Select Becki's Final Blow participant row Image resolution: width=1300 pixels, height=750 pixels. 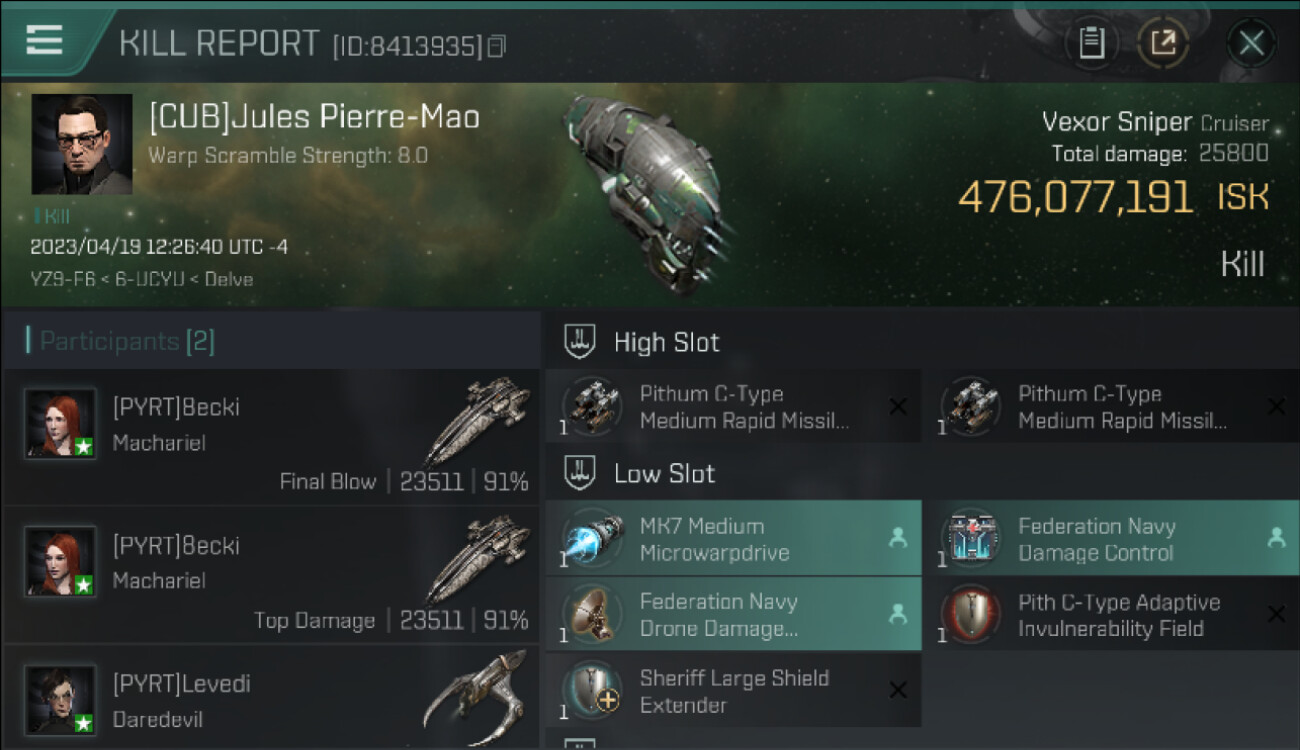[x=272, y=437]
